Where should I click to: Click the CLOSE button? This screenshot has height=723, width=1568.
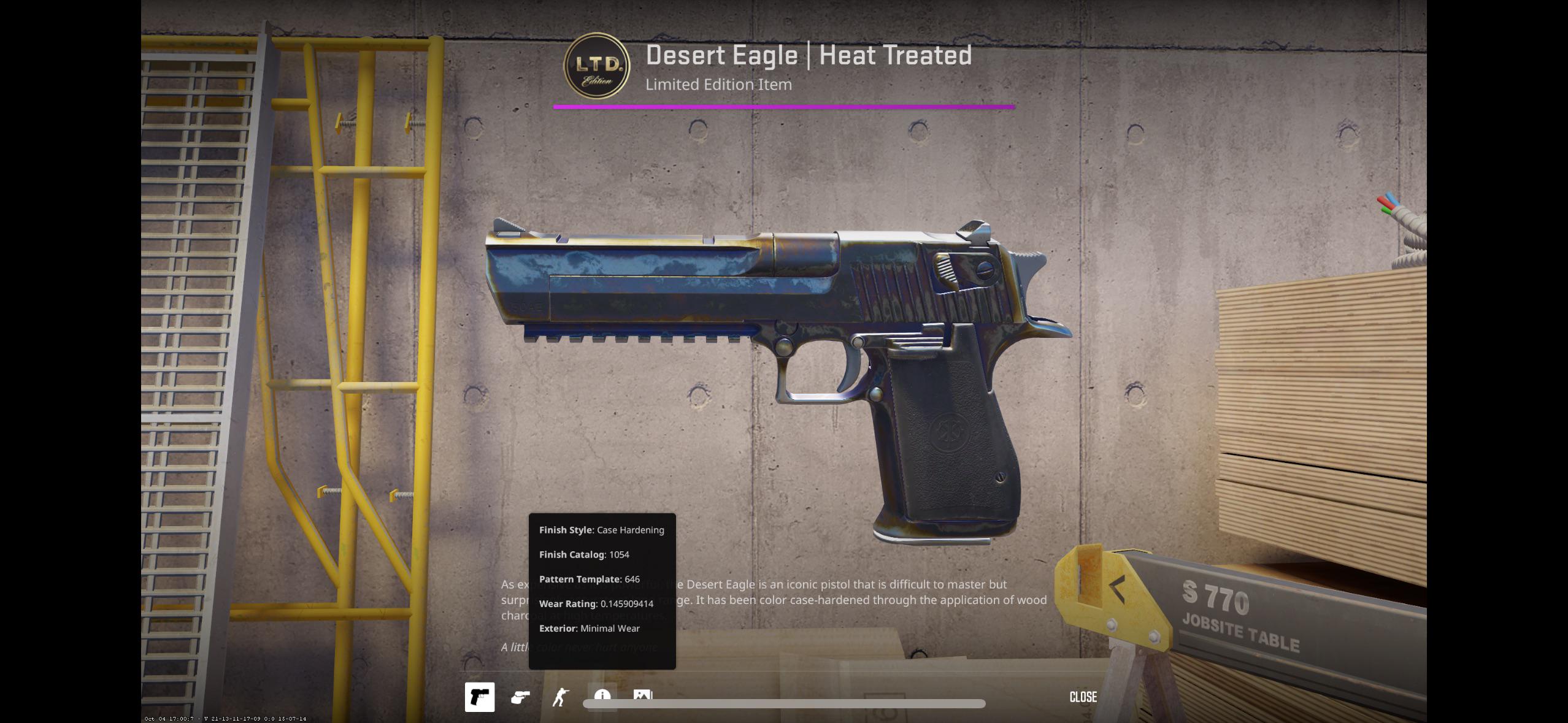pos(1083,697)
